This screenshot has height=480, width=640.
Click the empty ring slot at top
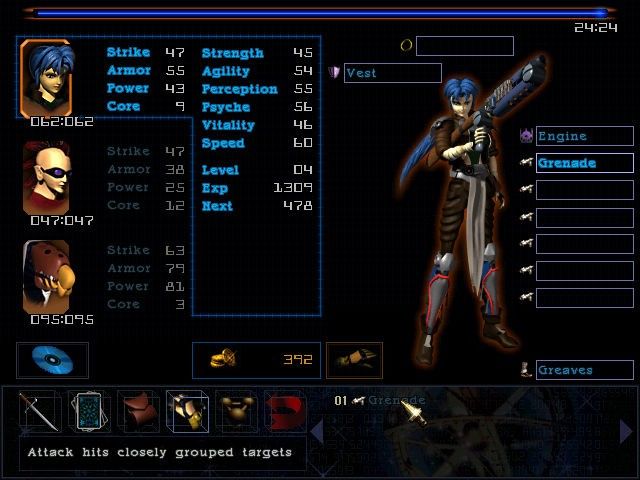[x=464, y=46]
